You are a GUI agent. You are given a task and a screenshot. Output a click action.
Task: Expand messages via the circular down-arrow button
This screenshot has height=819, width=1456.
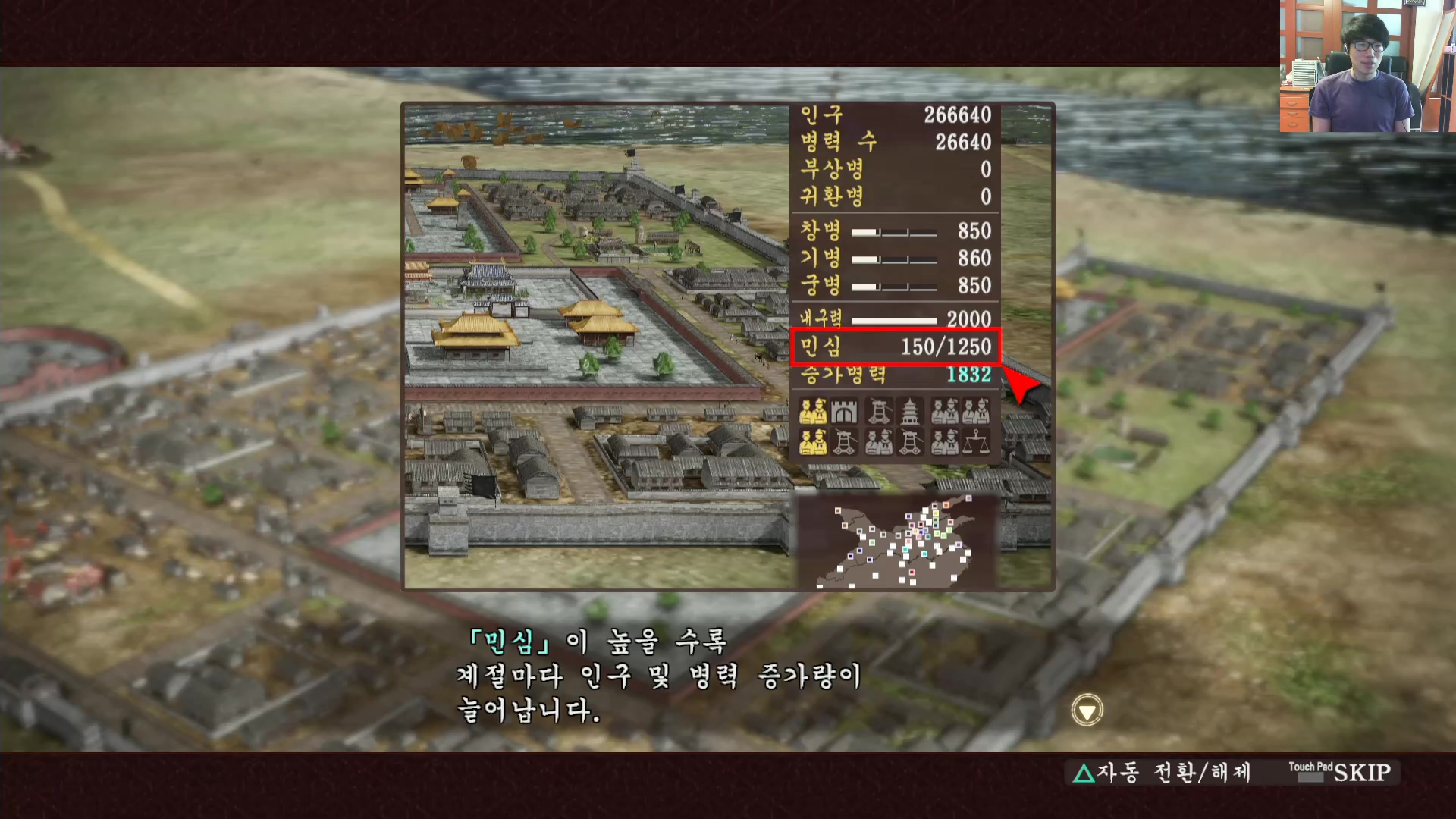1086,708
